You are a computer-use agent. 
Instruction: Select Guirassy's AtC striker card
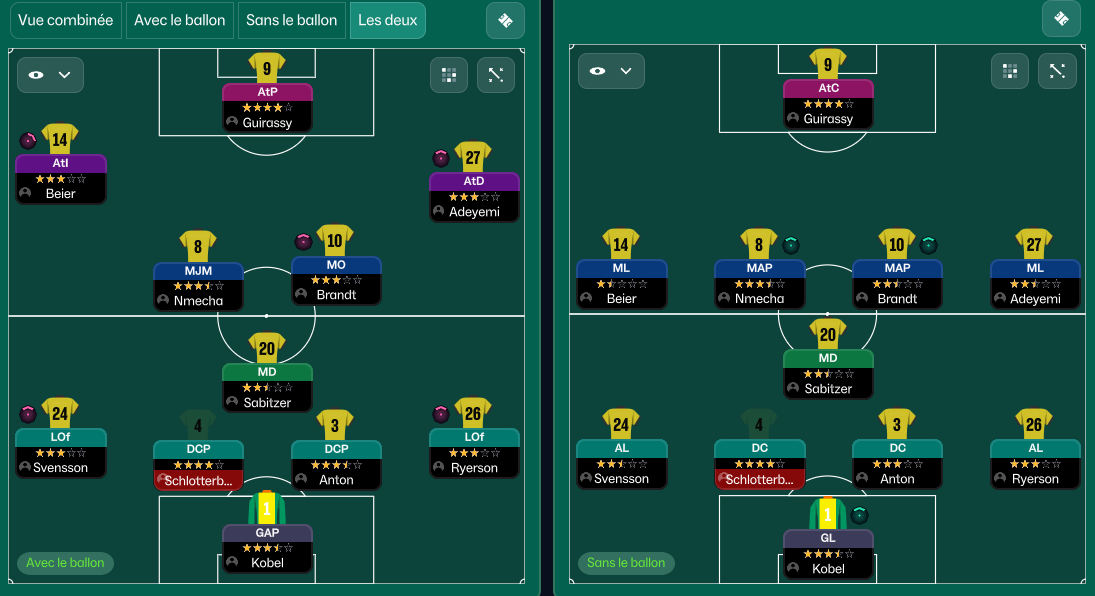pos(828,103)
